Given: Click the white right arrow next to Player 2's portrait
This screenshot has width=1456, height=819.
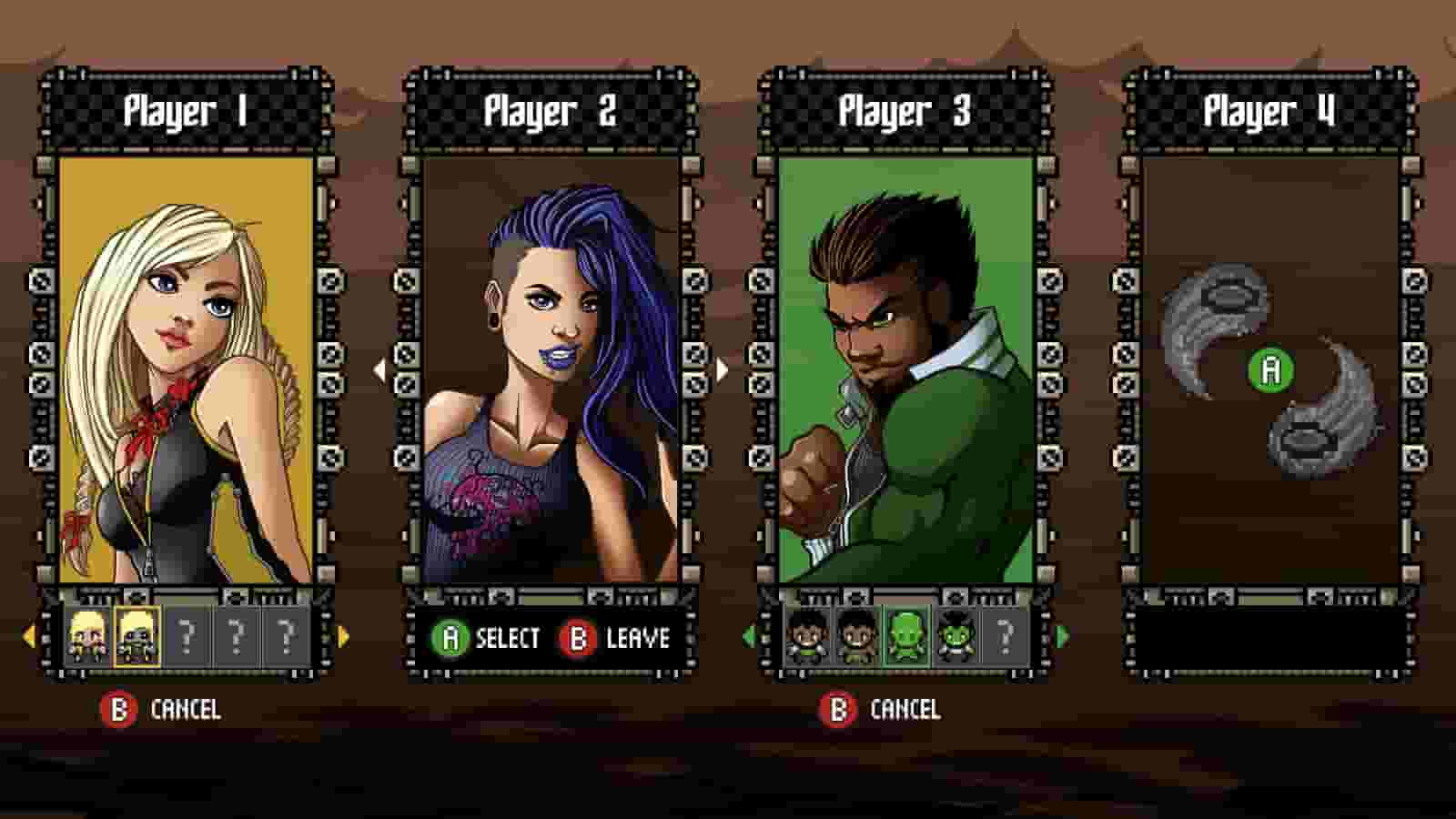Looking at the screenshot, I should click(x=721, y=369).
